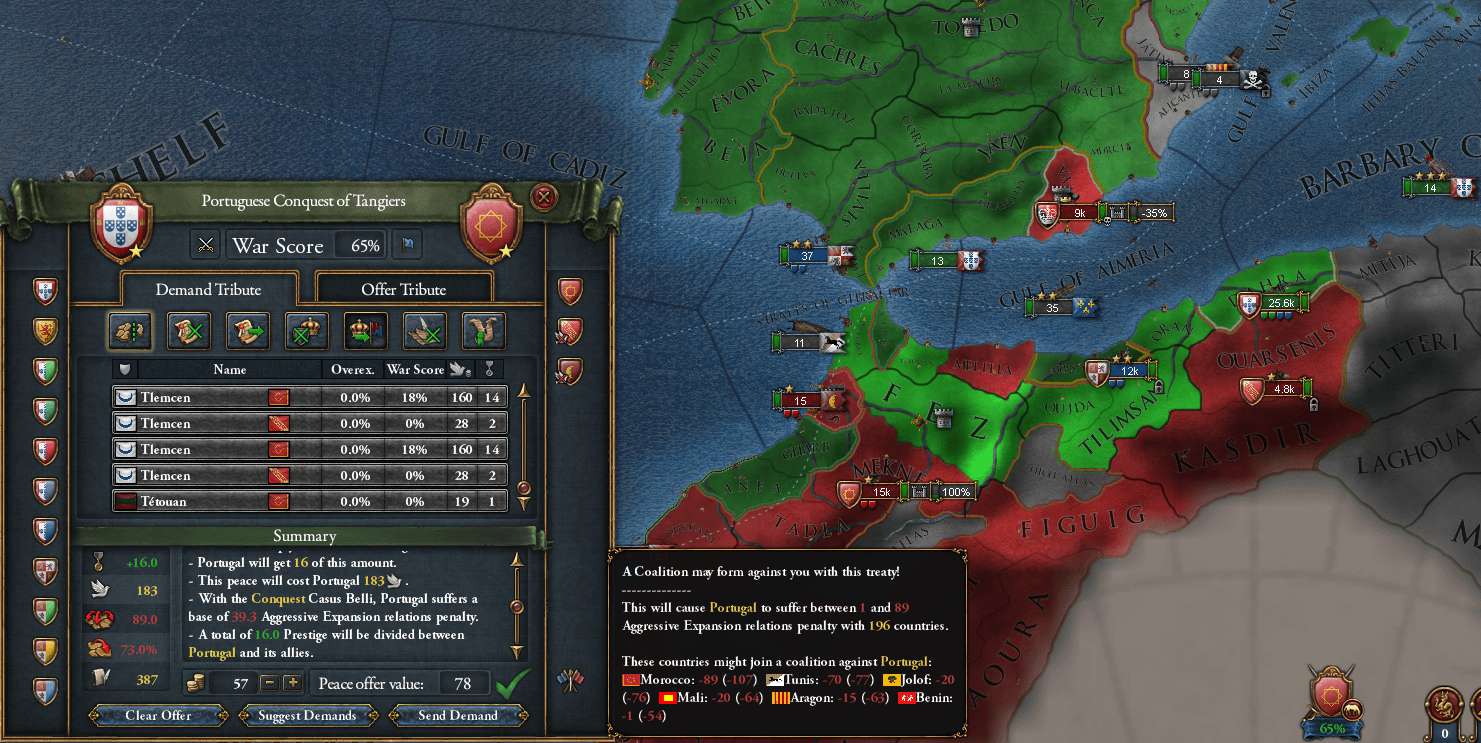Click Suggest Demands

pos(307,715)
